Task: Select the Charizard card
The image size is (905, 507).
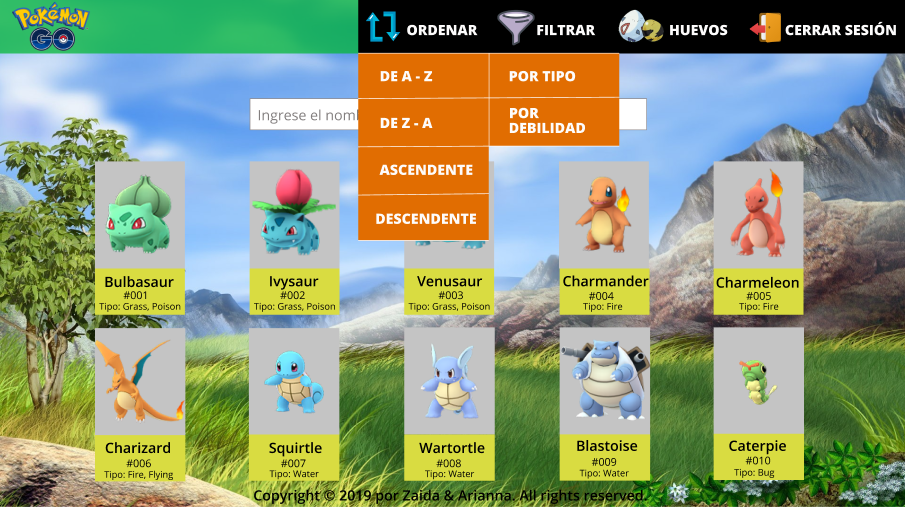Action: point(139,404)
